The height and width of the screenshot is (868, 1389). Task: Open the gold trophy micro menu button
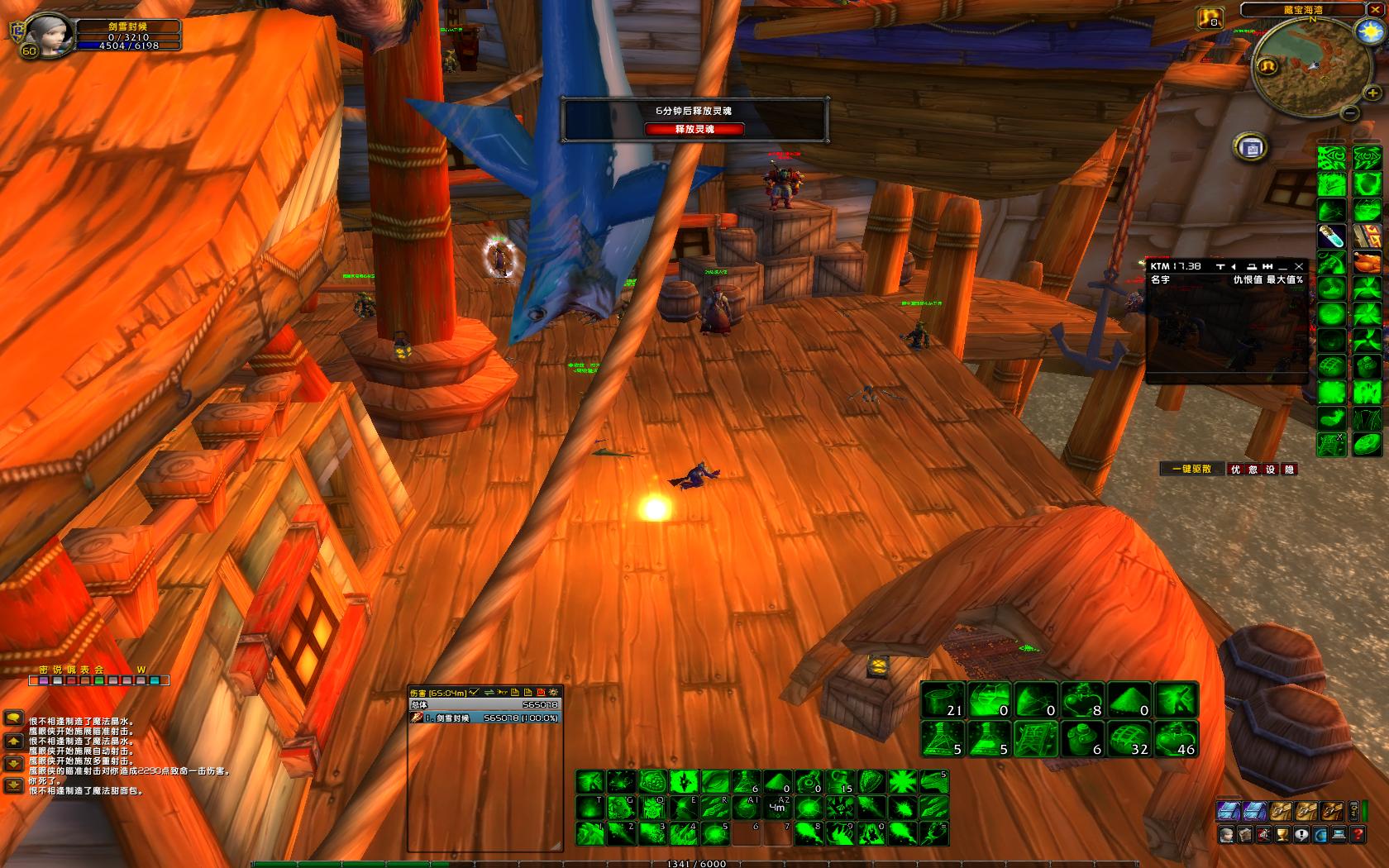[x=1282, y=835]
